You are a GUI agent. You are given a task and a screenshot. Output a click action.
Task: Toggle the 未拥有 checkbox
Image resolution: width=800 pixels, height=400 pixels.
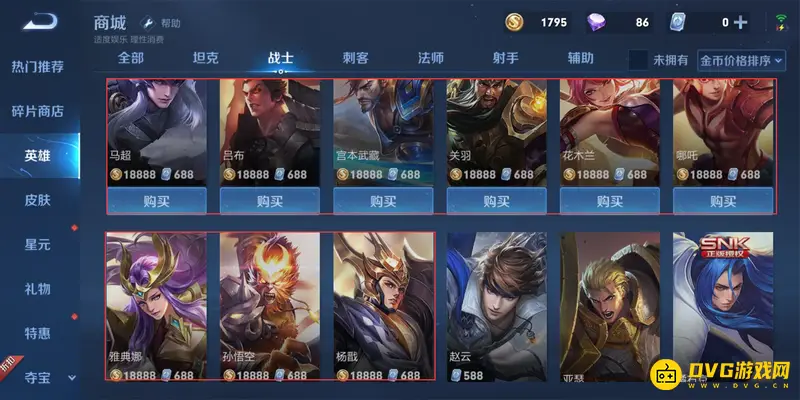pos(638,60)
